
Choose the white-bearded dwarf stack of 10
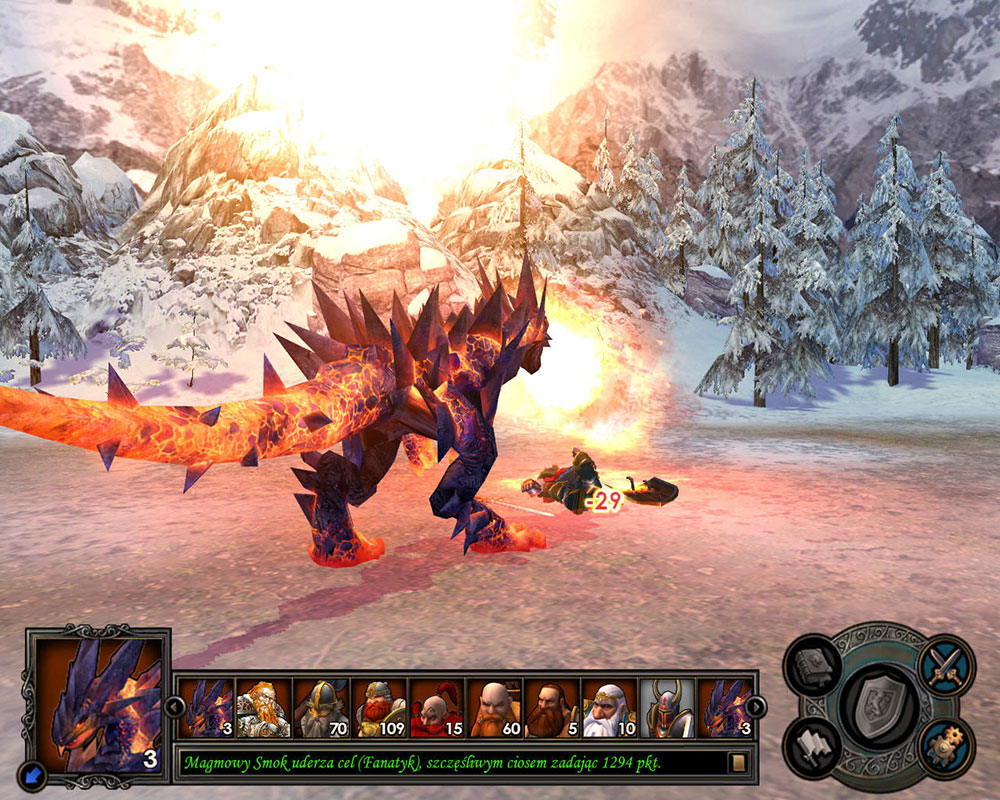pos(610,708)
